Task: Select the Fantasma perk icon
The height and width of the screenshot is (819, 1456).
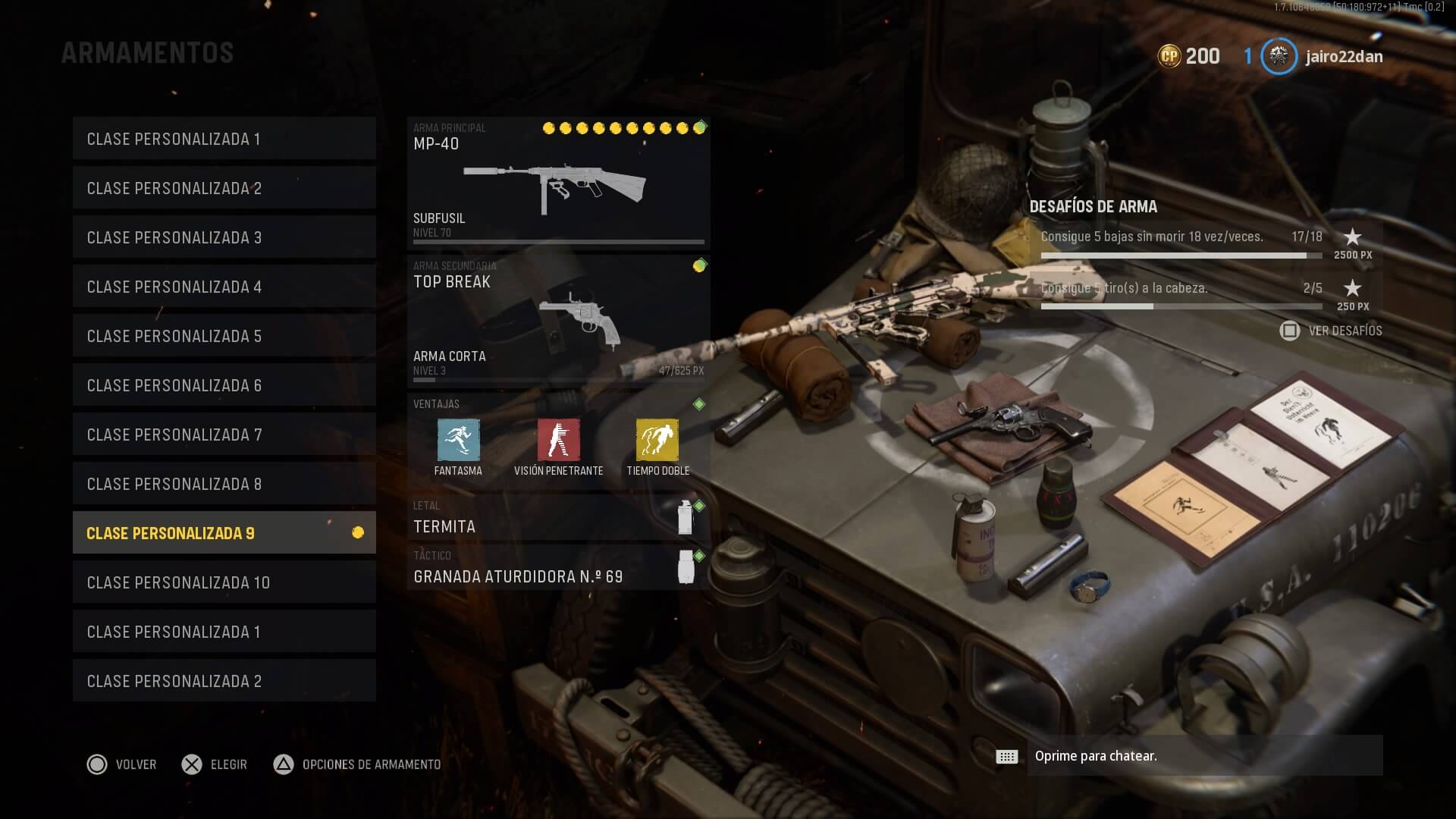Action: tap(458, 441)
